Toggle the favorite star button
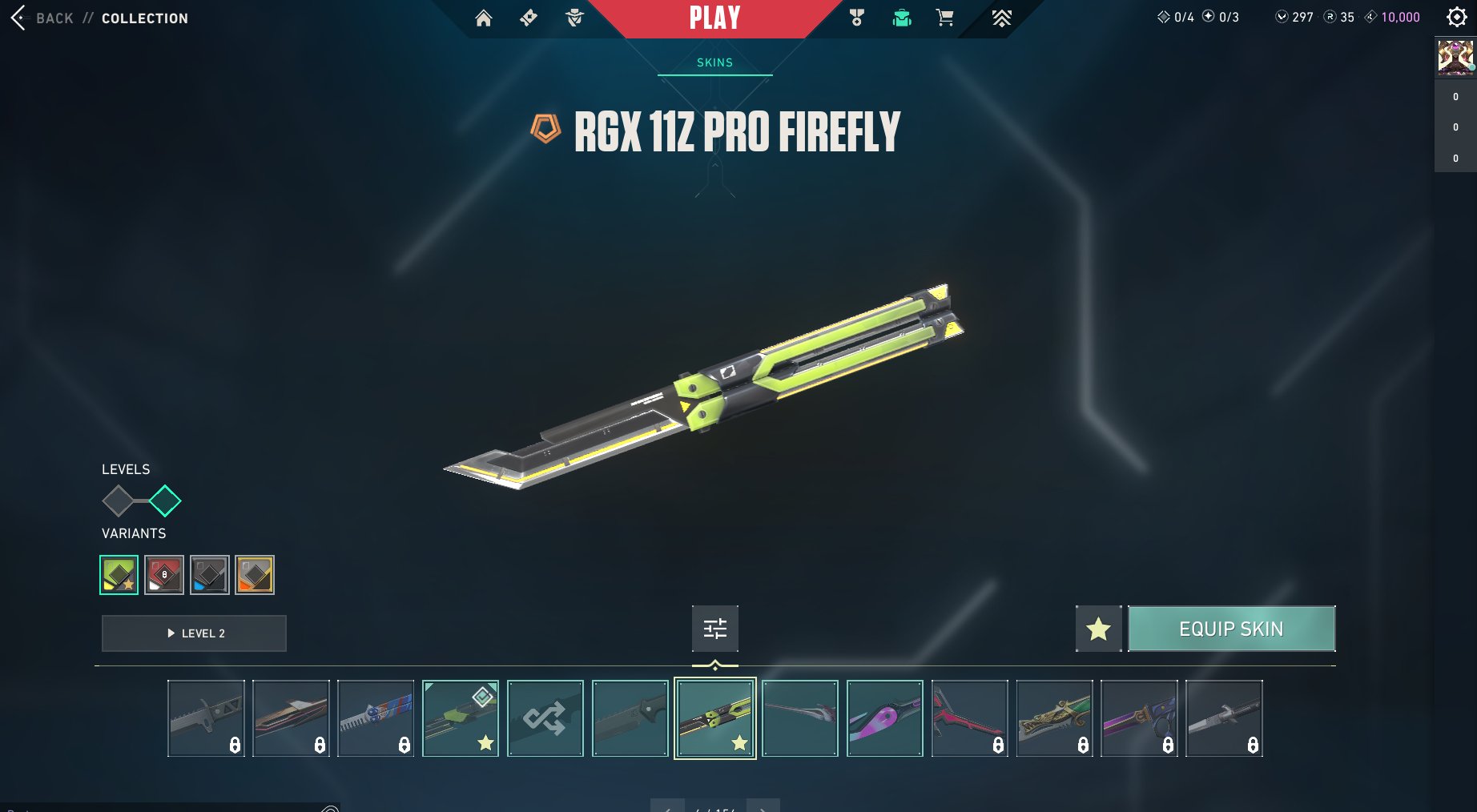 coord(1098,629)
